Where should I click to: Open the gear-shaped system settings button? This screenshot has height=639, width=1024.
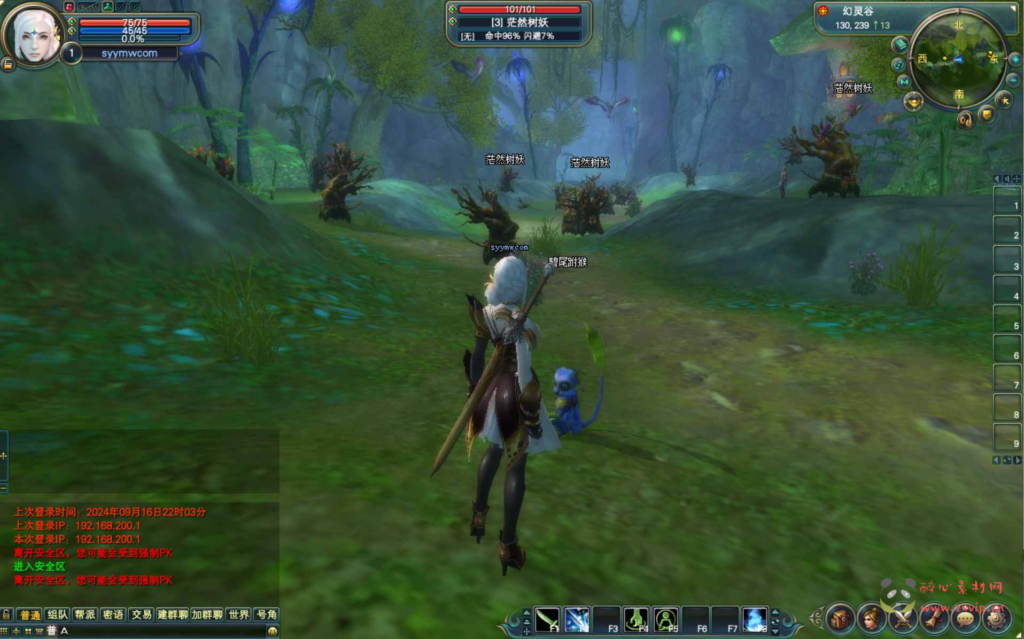tap(996, 617)
